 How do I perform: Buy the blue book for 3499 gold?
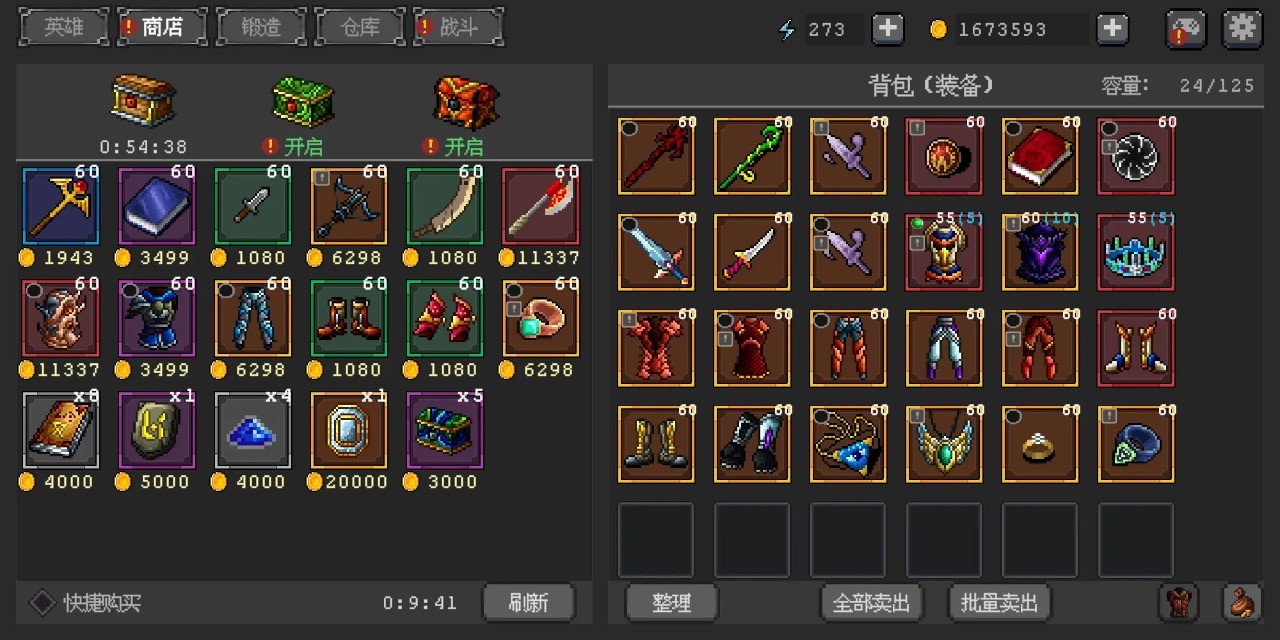click(x=157, y=206)
